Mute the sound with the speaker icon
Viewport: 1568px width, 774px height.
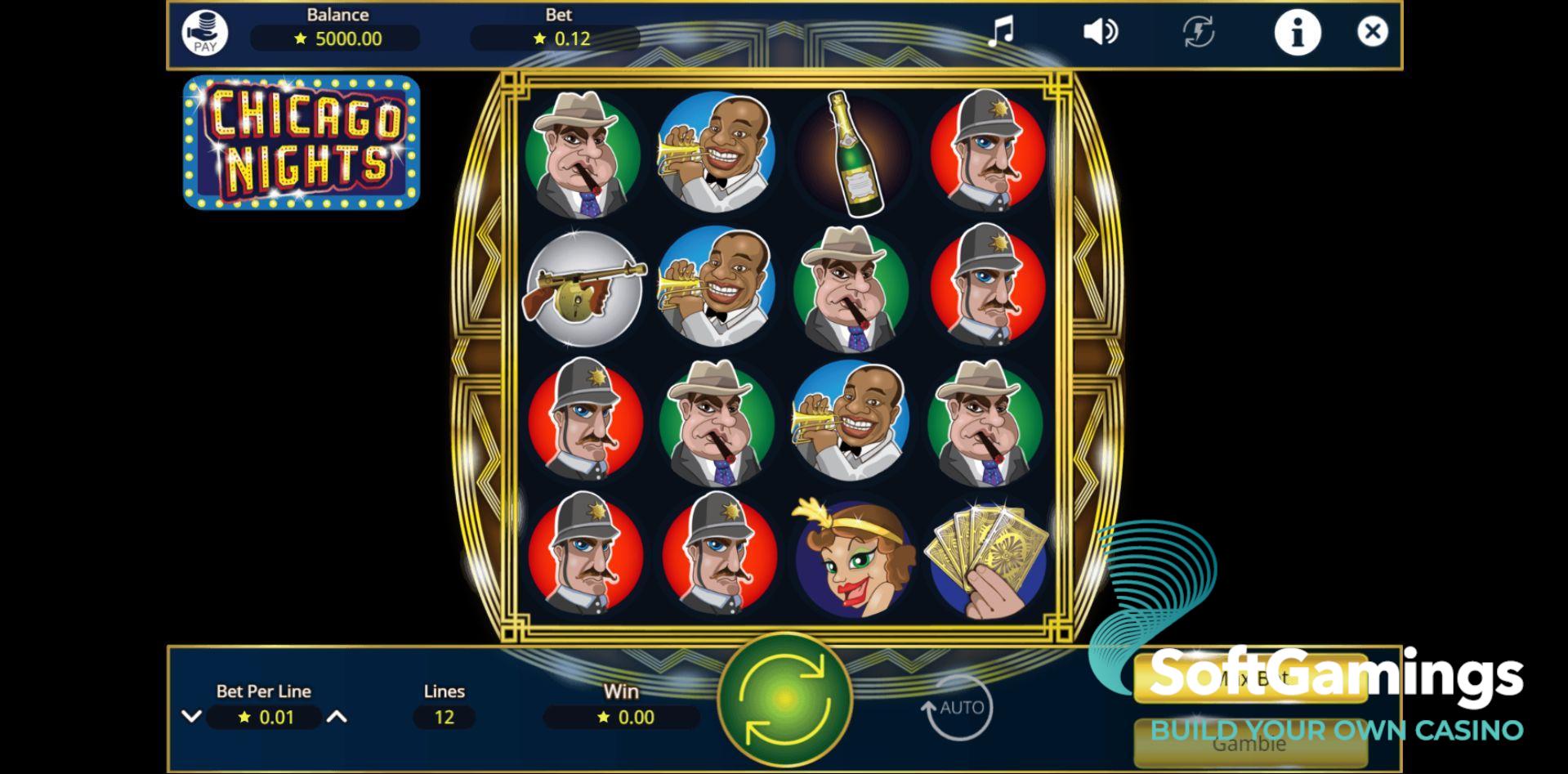[1100, 32]
